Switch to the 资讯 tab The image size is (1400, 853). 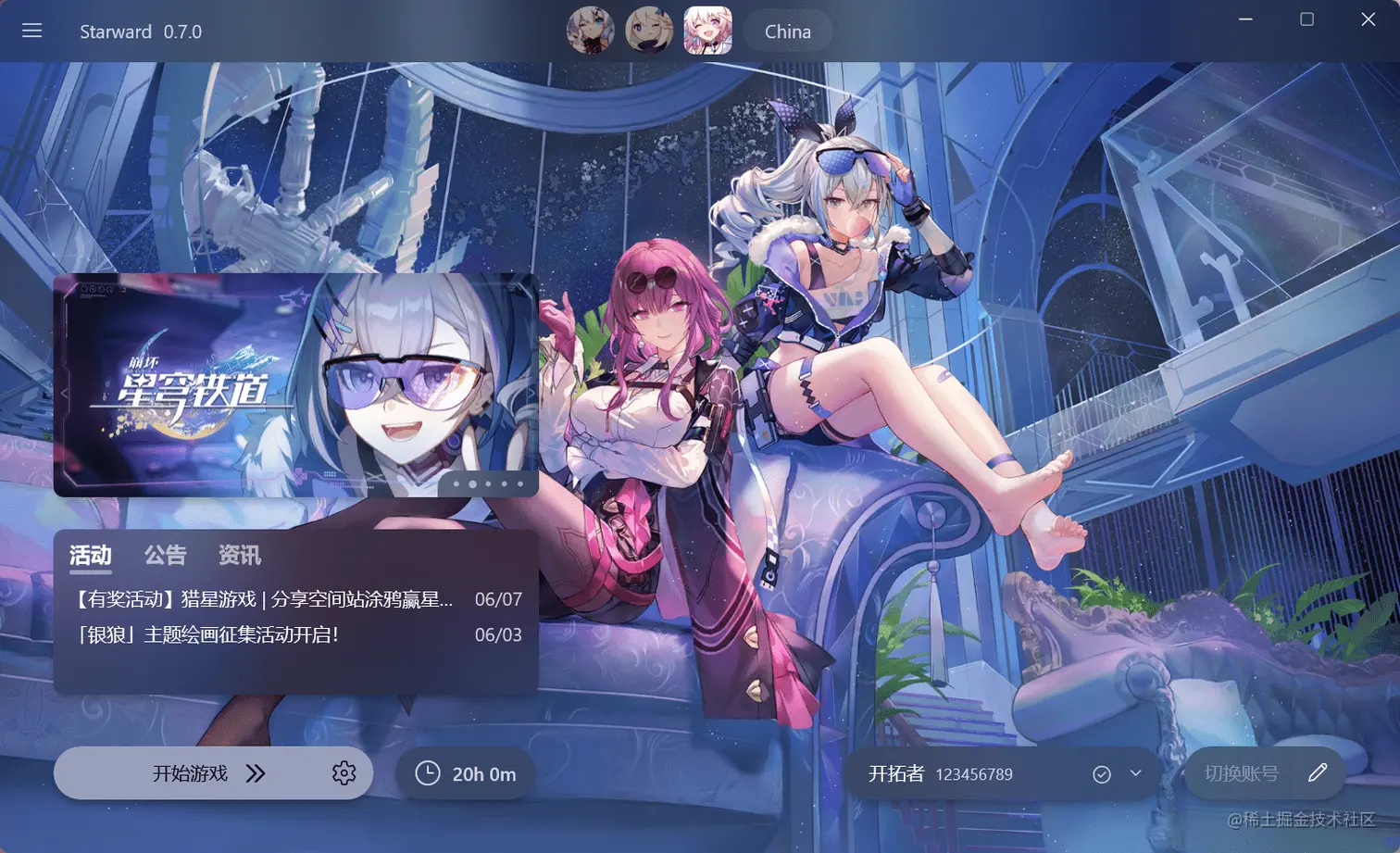(x=239, y=555)
